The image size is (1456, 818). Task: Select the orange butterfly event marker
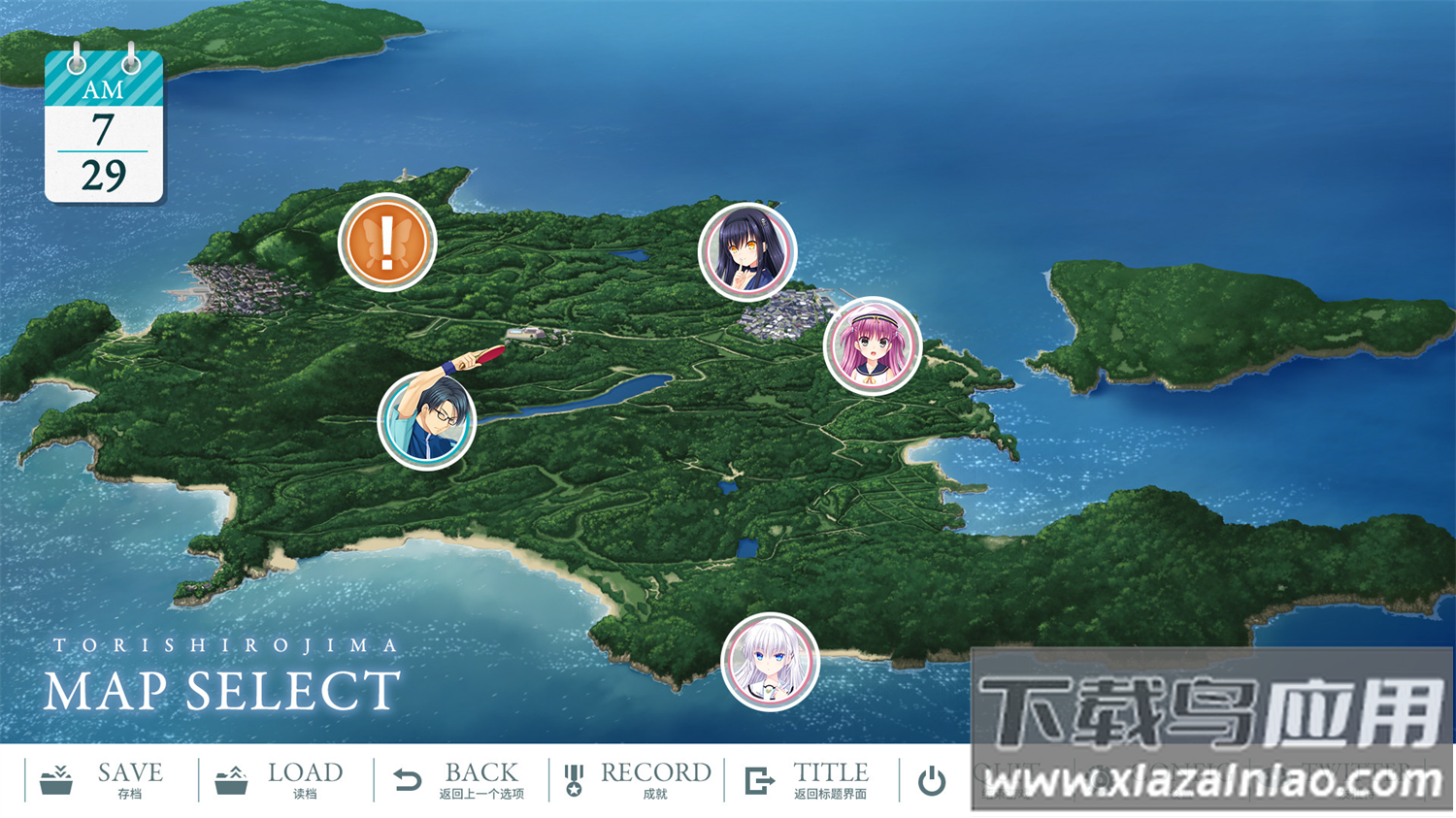(388, 242)
